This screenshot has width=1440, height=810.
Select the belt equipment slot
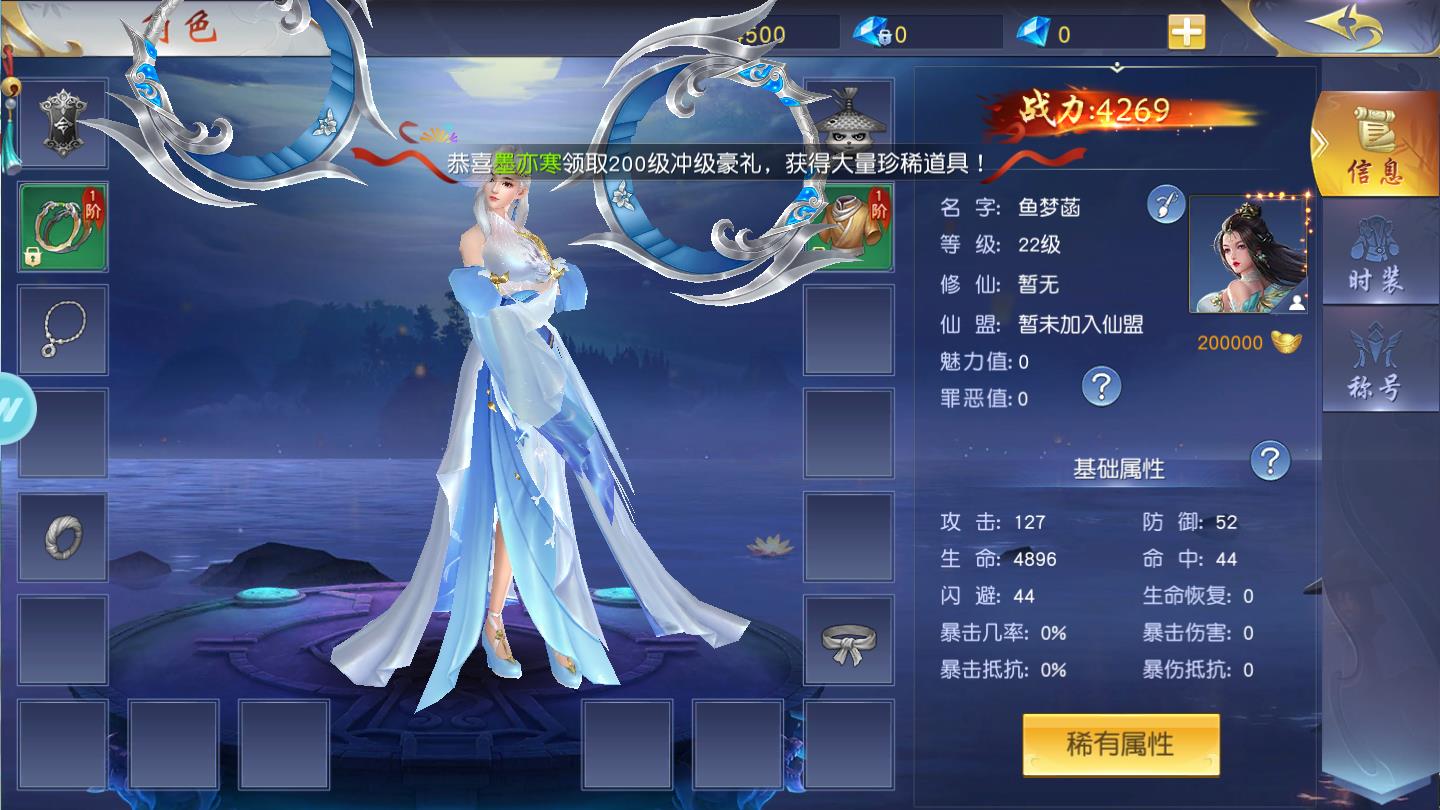point(848,640)
